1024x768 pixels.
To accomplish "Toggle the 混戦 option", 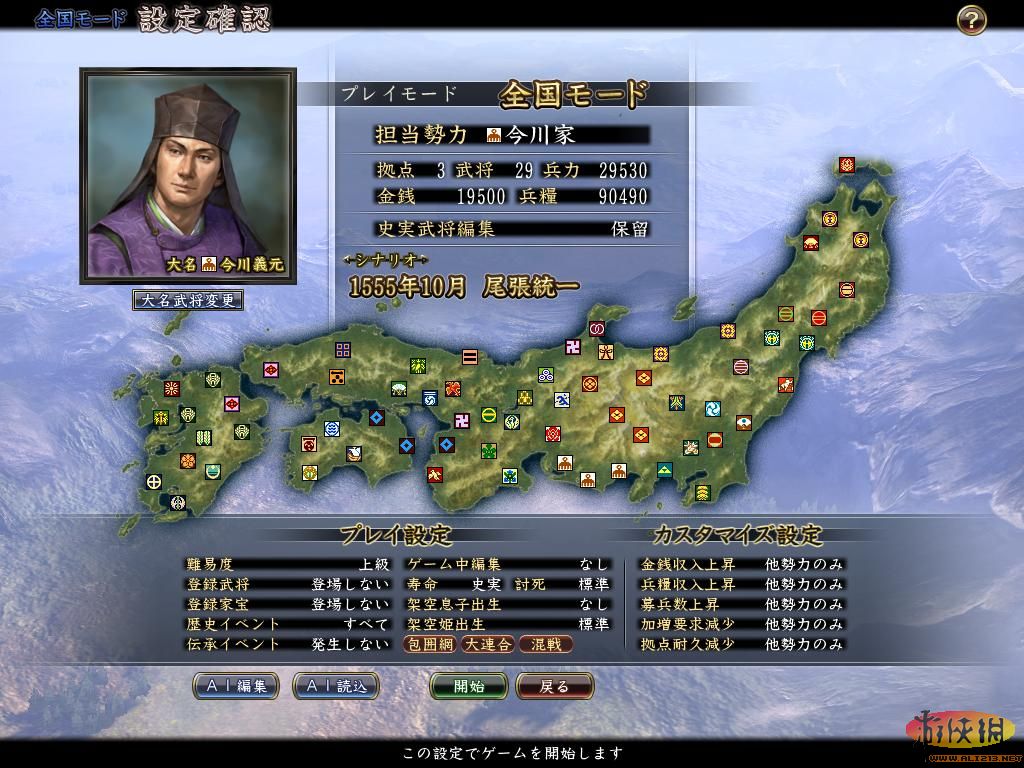I will point(545,644).
